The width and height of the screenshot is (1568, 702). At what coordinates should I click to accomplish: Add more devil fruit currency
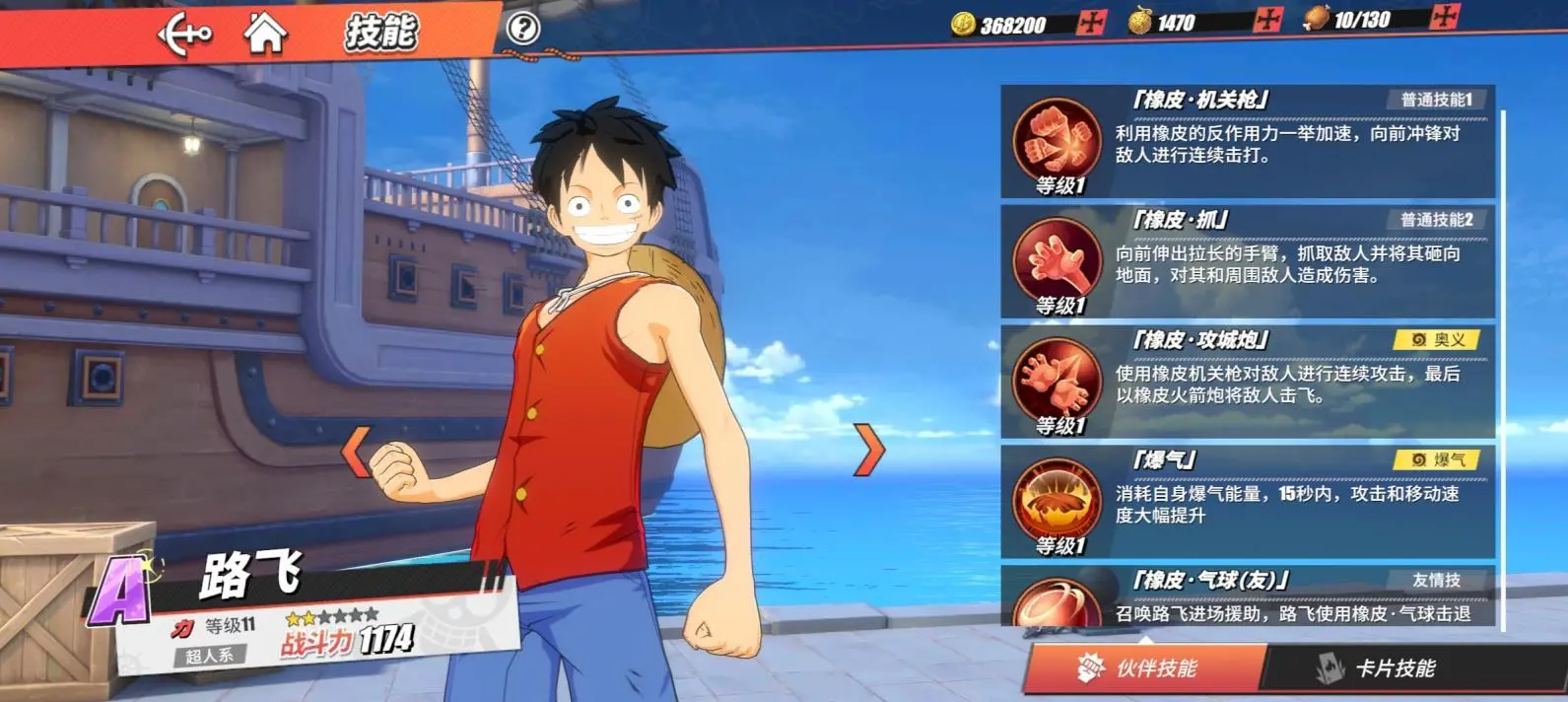point(1267,21)
